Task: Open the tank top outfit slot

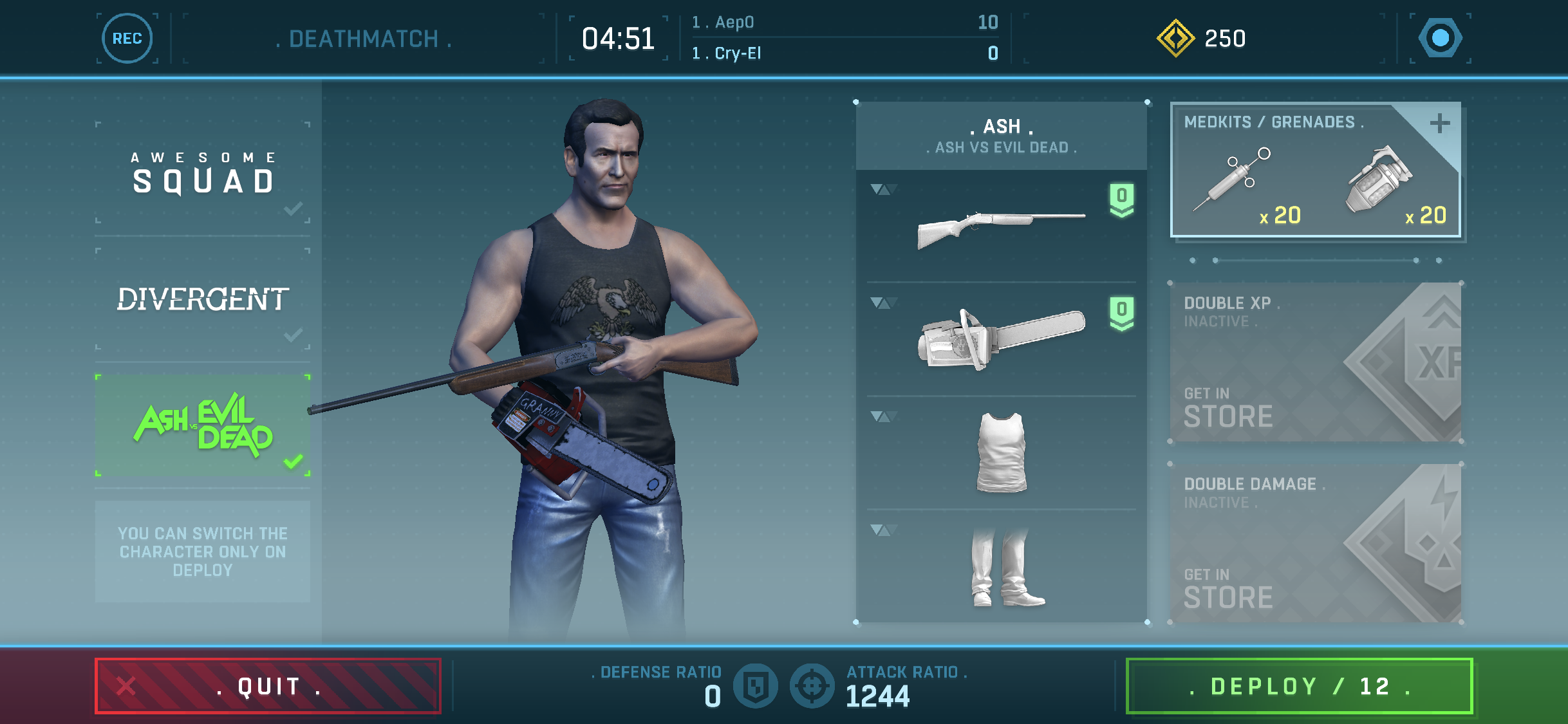Action: [x=1001, y=452]
